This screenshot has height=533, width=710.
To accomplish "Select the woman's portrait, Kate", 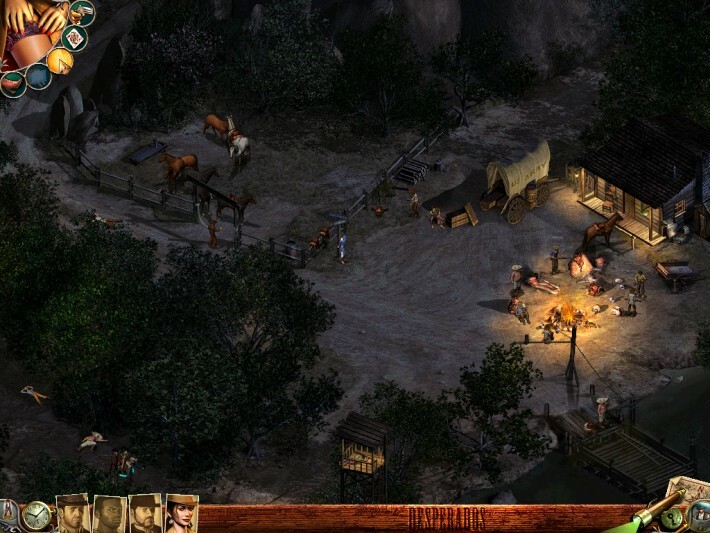I will click(x=181, y=514).
